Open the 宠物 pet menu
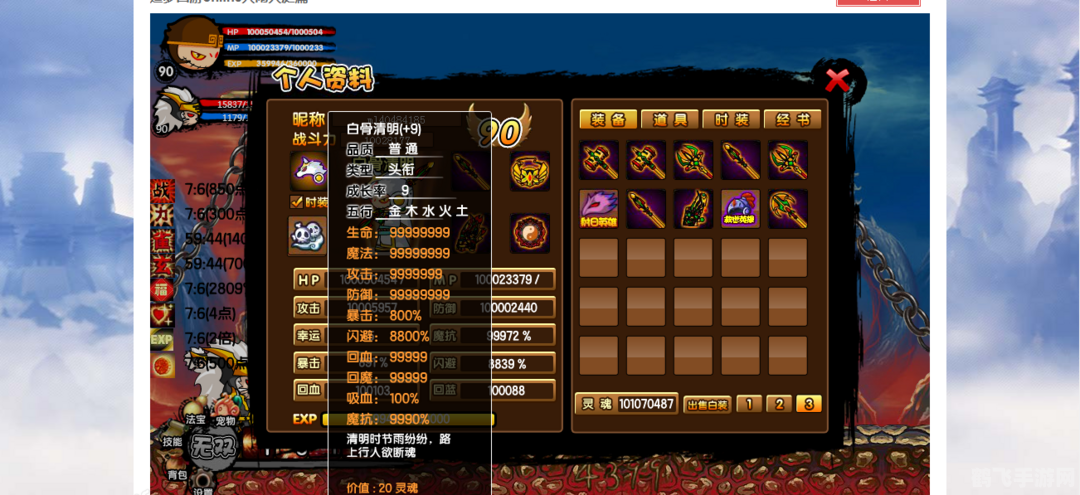 (225, 421)
